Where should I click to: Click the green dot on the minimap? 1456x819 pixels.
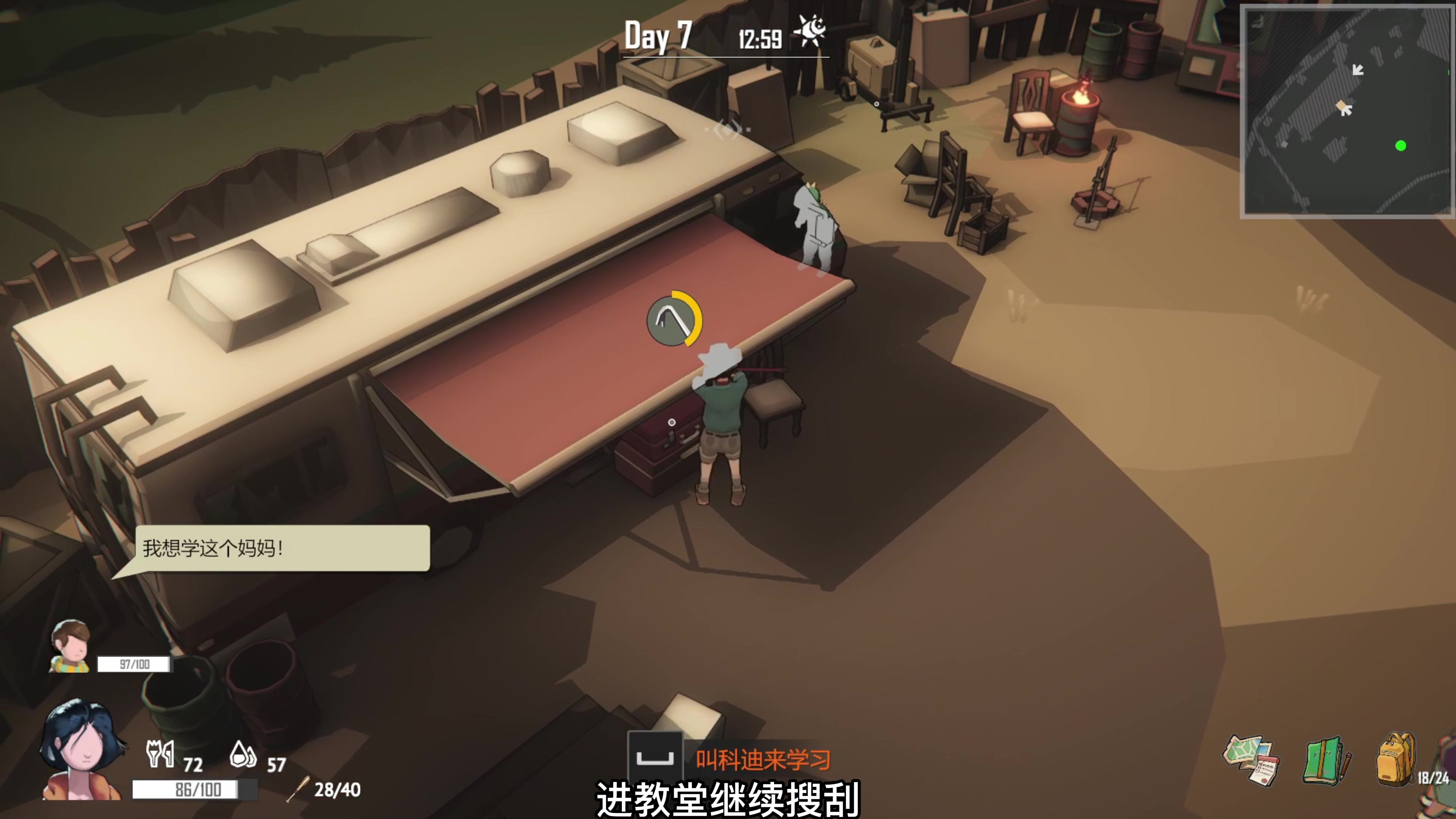pyautogui.click(x=1401, y=145)
